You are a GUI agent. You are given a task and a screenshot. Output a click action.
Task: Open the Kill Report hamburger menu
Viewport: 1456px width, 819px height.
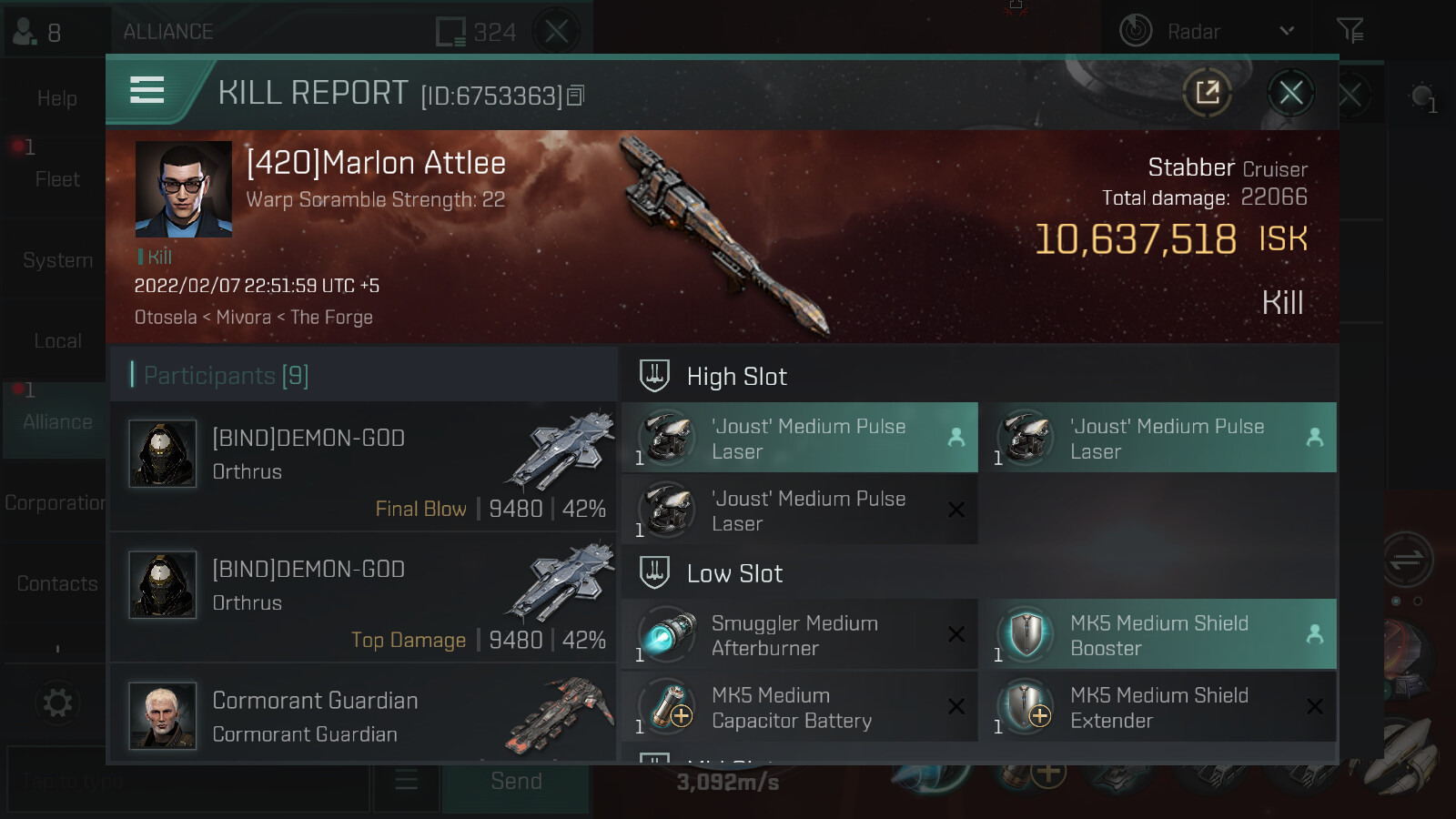[x=147, y=90]
